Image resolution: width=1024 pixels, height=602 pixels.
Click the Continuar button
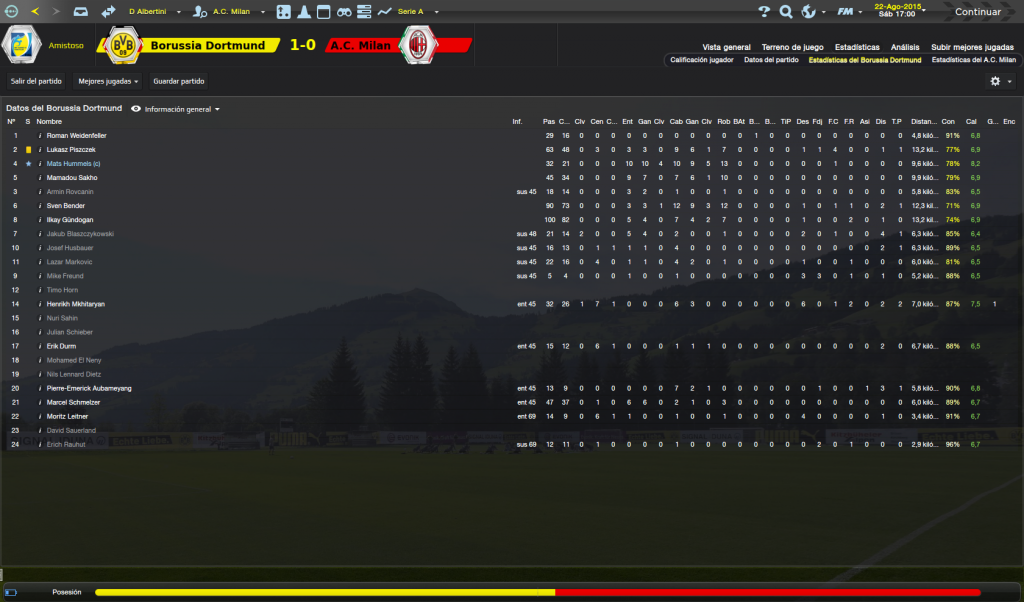click(x=977, y=12)
